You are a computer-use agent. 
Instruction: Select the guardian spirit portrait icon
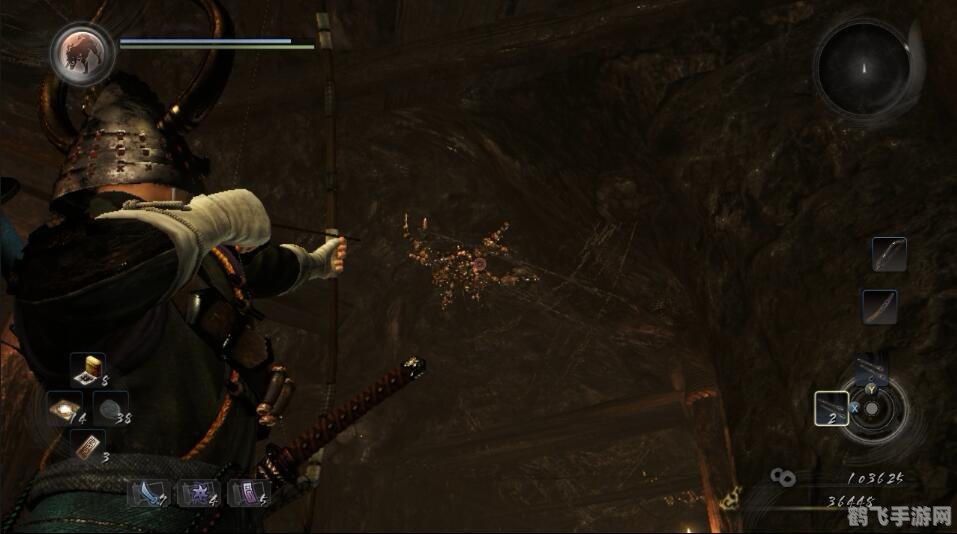(x=82, y=54)
